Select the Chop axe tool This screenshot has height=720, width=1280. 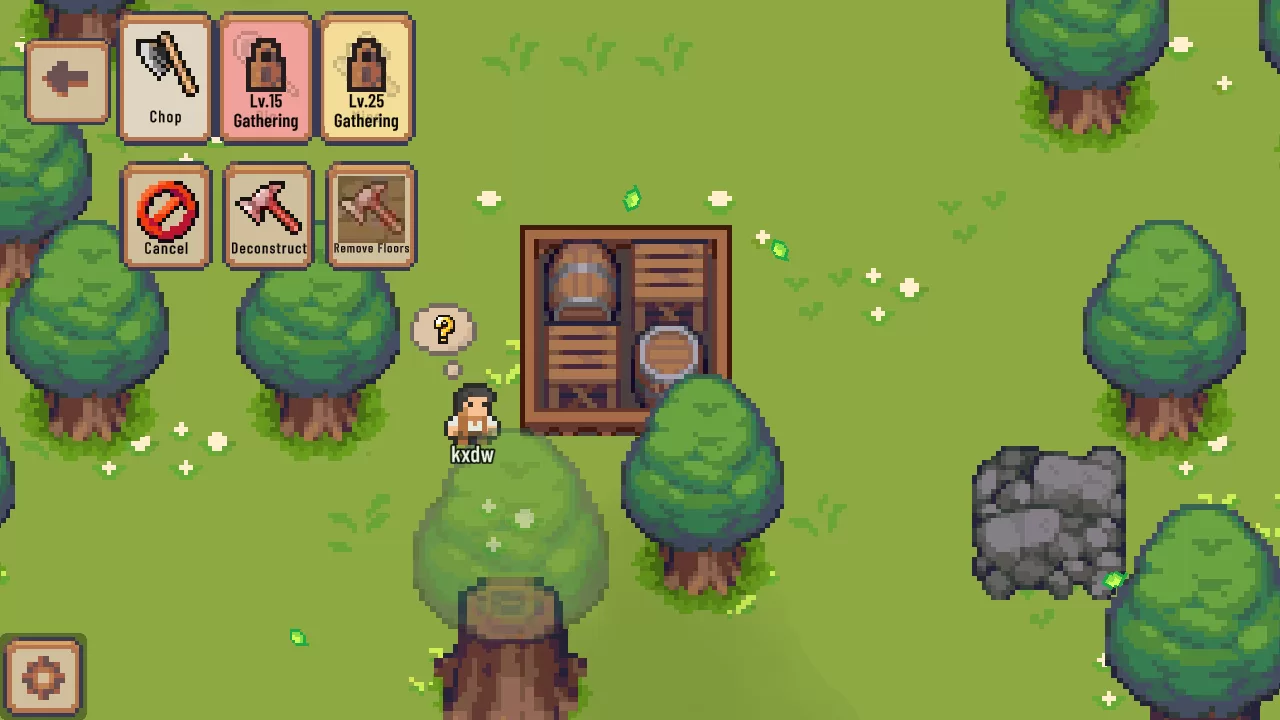tap(165, 79)
